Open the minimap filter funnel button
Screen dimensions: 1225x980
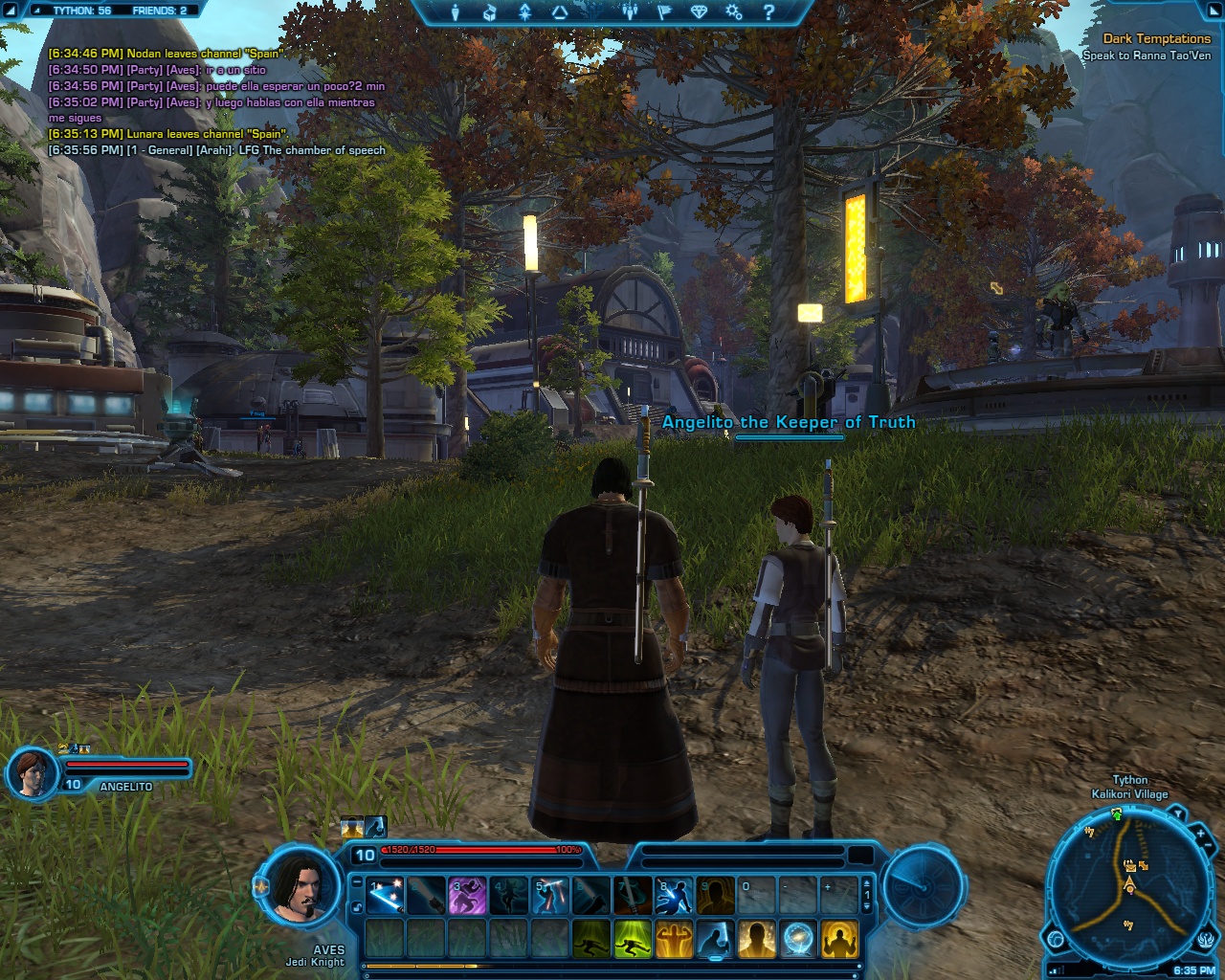tap(1177, 815)
